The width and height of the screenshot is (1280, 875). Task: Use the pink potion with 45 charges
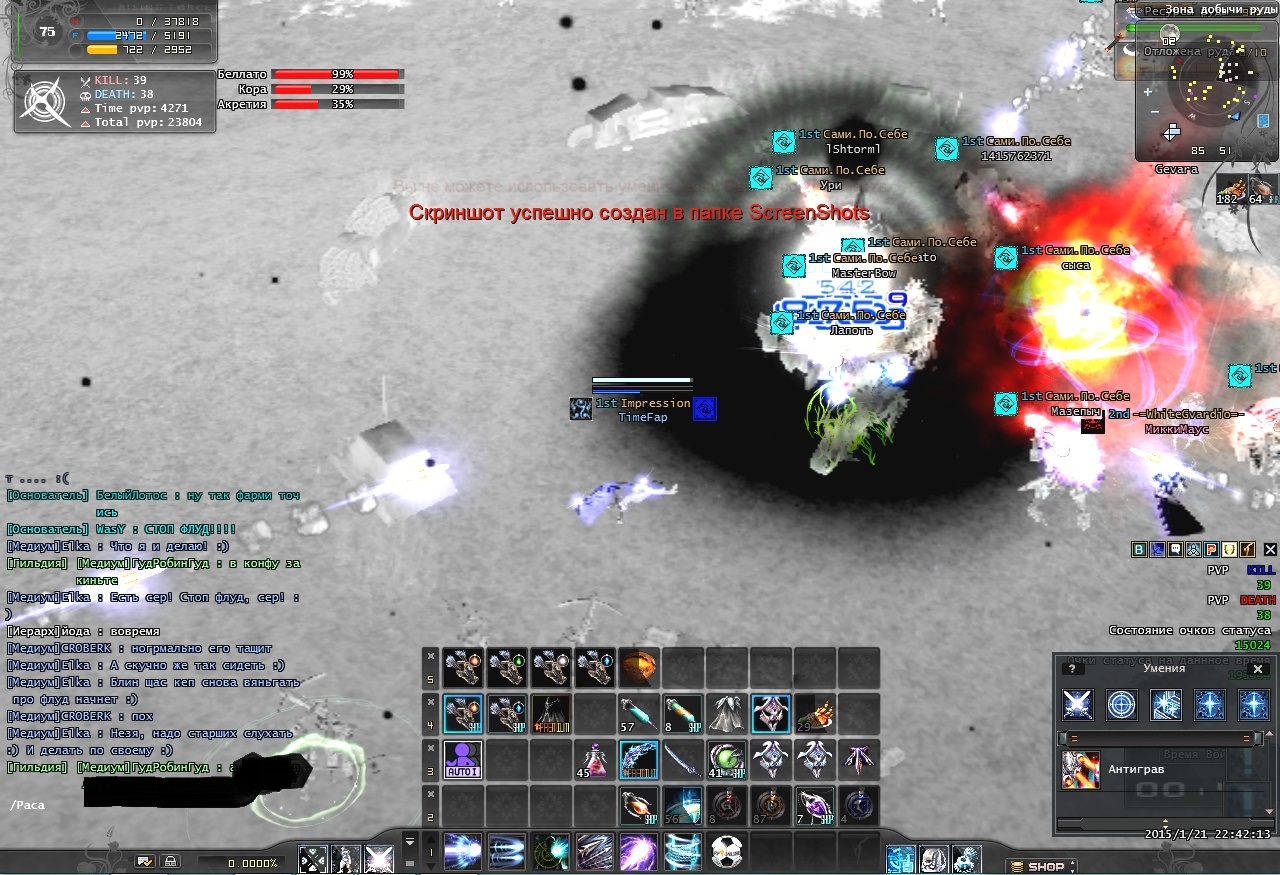point(594,760)
